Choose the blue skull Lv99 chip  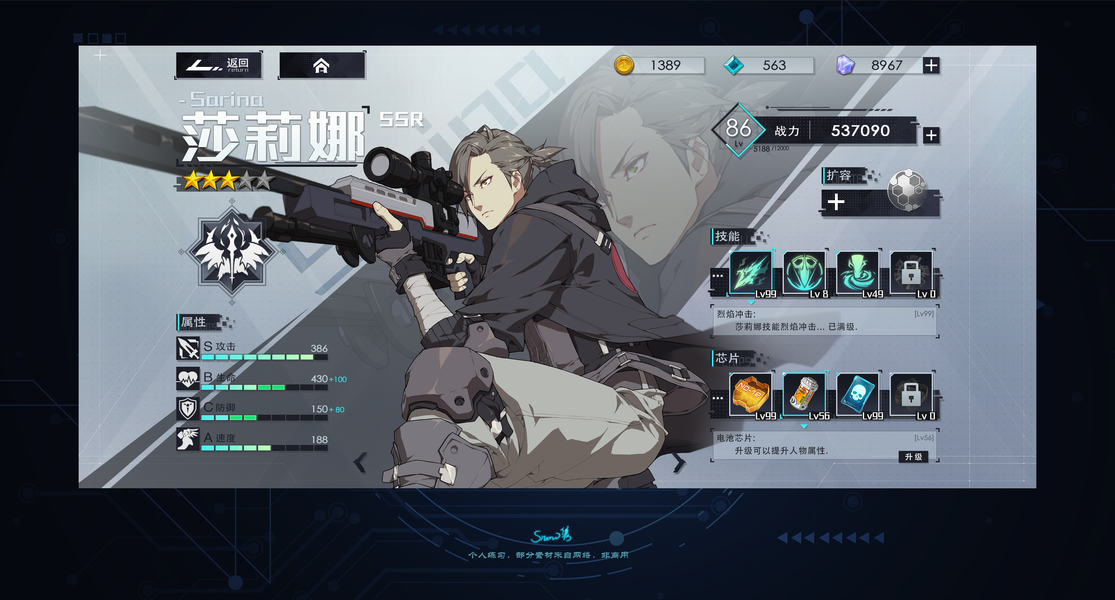point(857,396)
